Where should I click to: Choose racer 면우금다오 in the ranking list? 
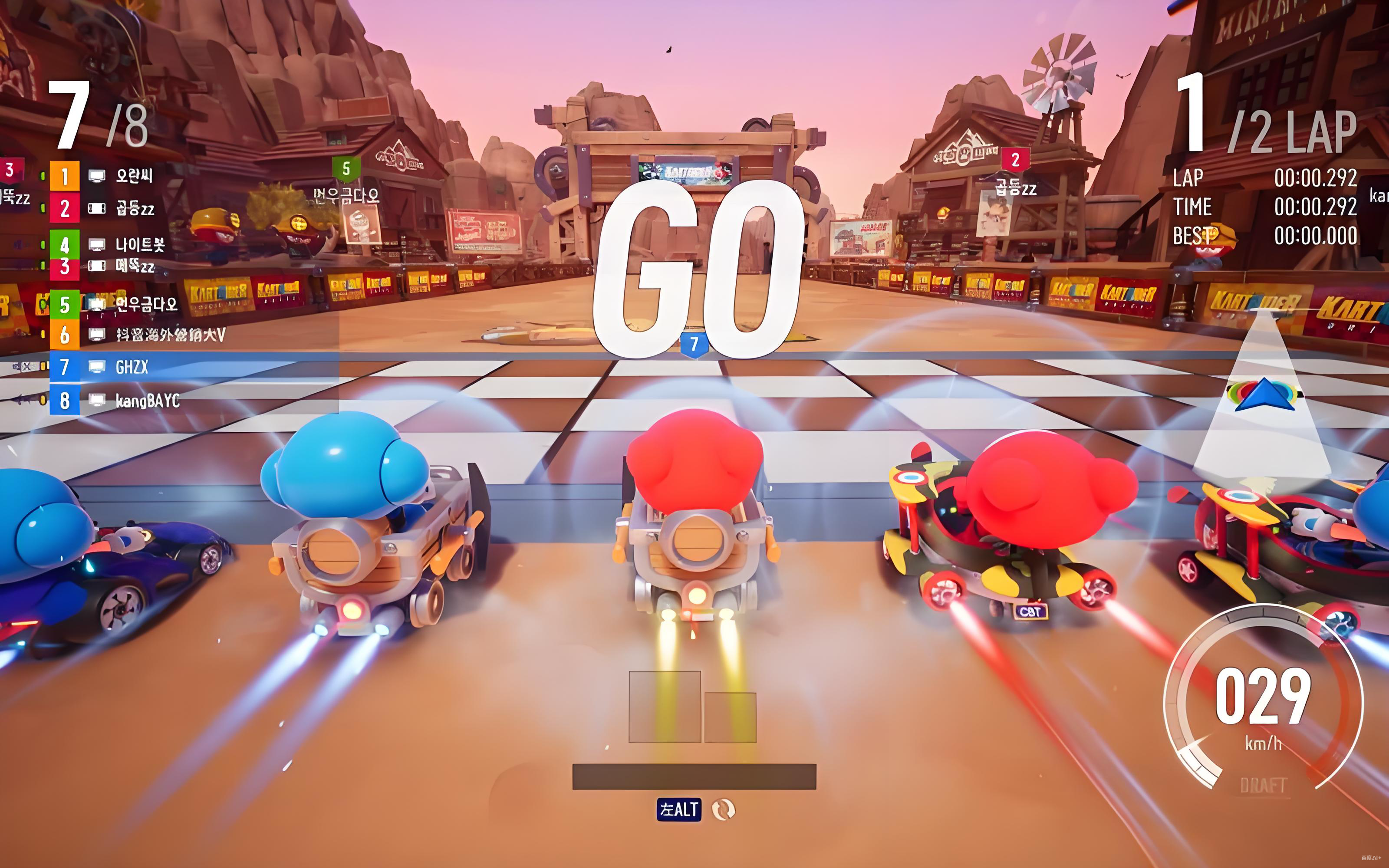click(x=146, y=304)
